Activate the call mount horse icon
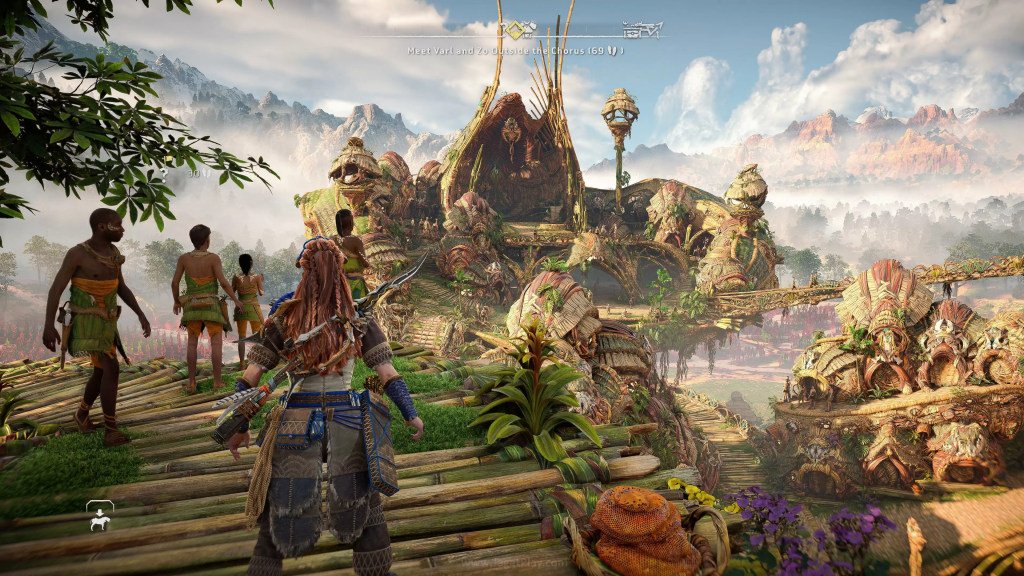The width and height of the screenshot is (1024, 576). tap(100, 518)
